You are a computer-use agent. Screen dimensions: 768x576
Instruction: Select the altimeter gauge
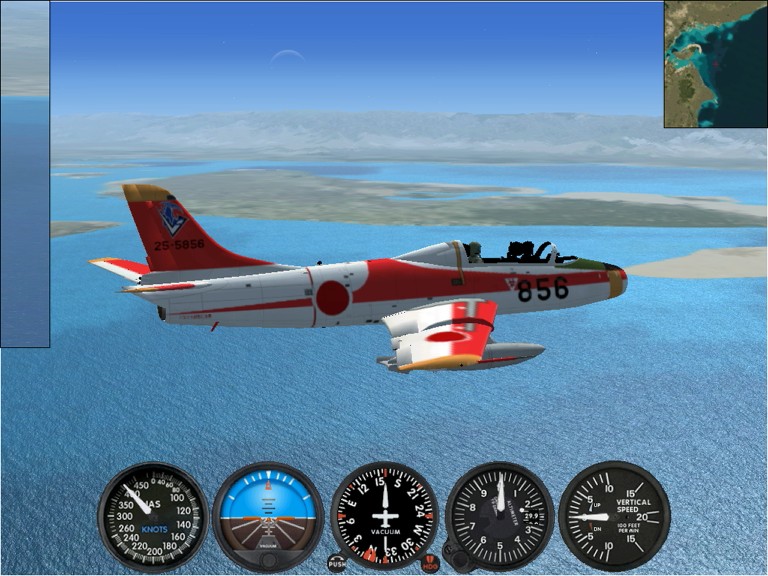coord(499,516)
